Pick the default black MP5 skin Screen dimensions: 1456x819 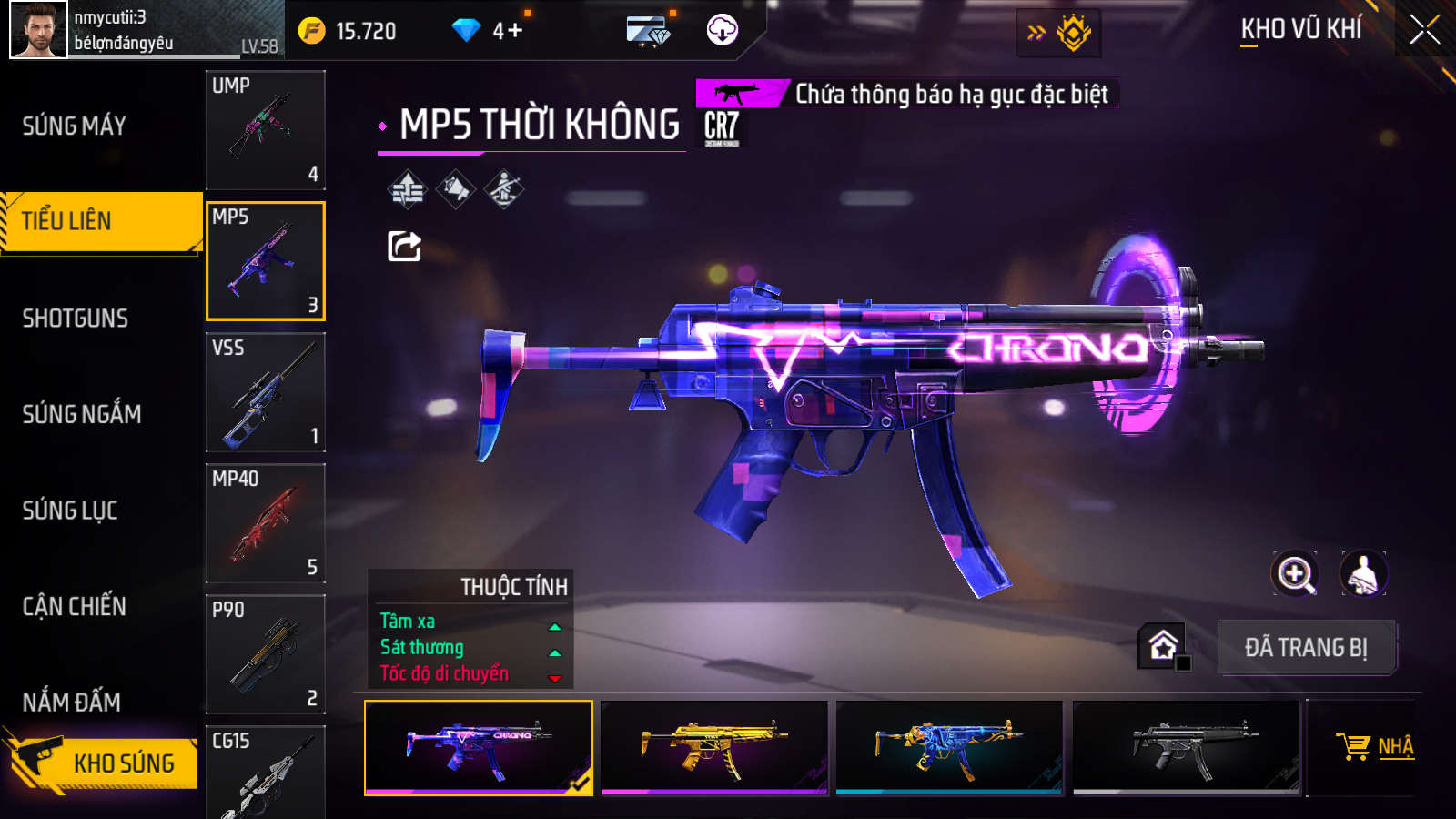pyautogui.click(x=1186, y=747)
